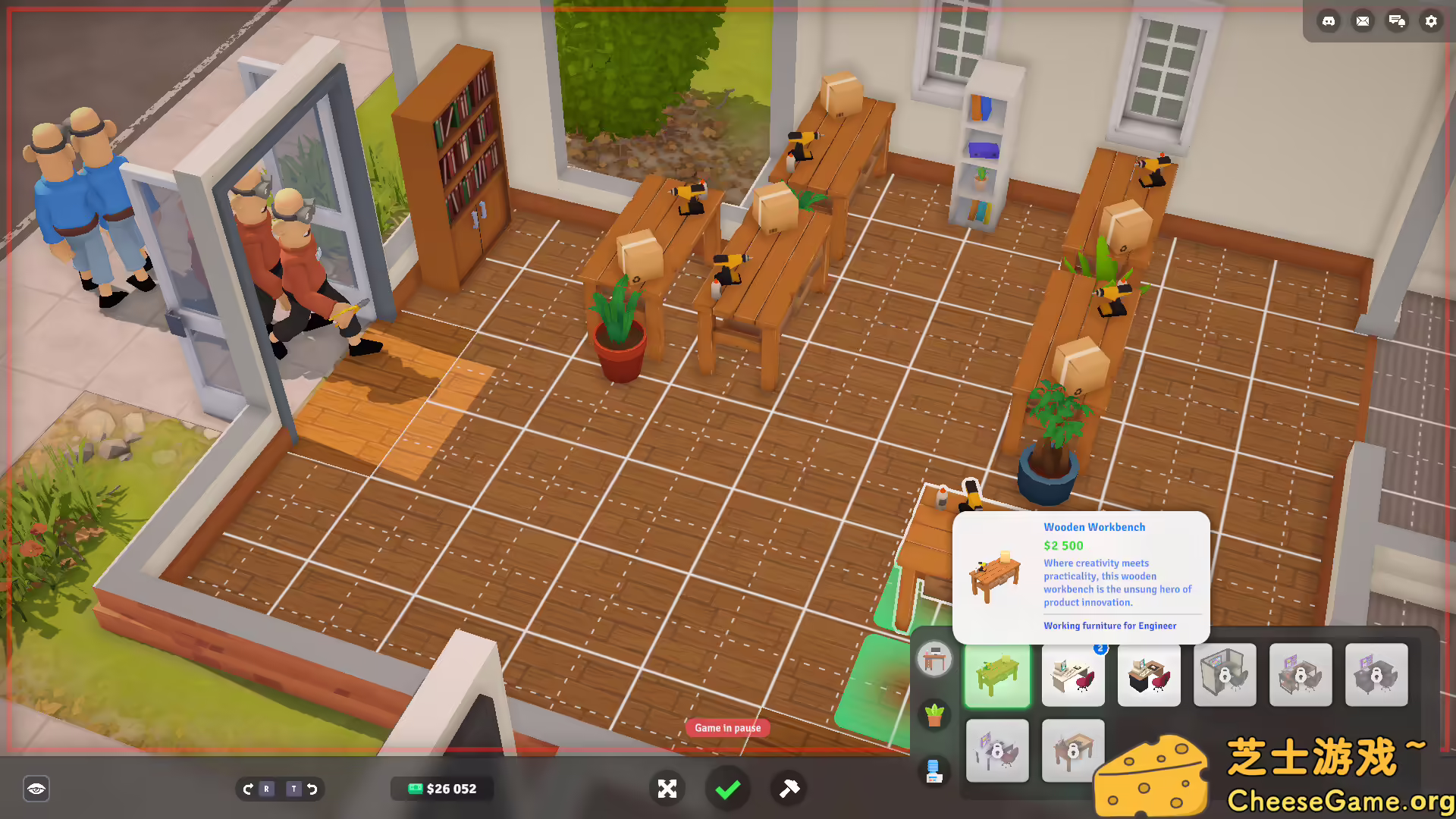This screenshot has height=819, width=1456.
Task: Select the dark desk with red chair
Action: [1149, 675]
